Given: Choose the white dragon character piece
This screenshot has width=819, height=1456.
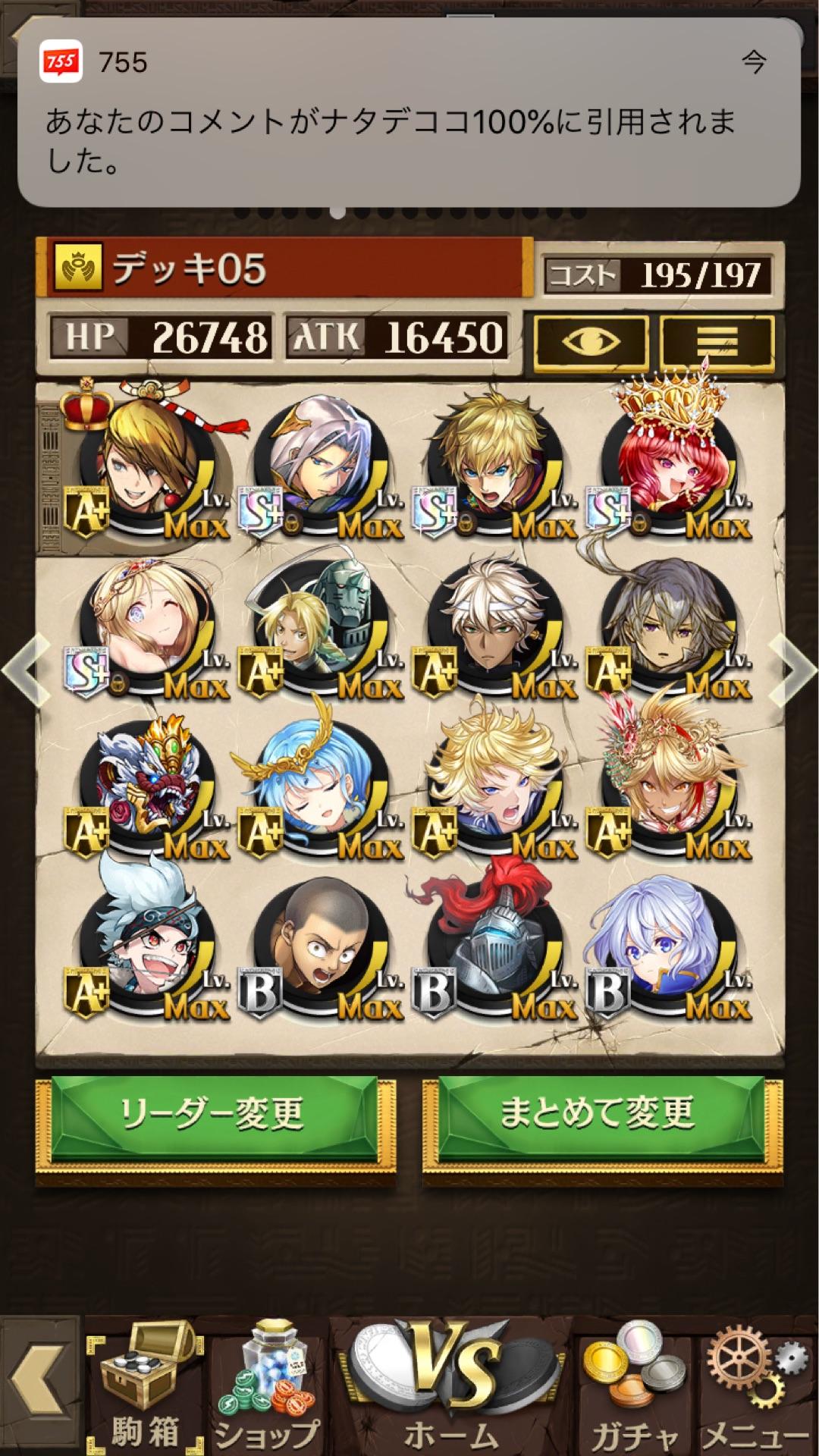Looking at the screenshot, I should pyautogui.click(x=148, y=785).
